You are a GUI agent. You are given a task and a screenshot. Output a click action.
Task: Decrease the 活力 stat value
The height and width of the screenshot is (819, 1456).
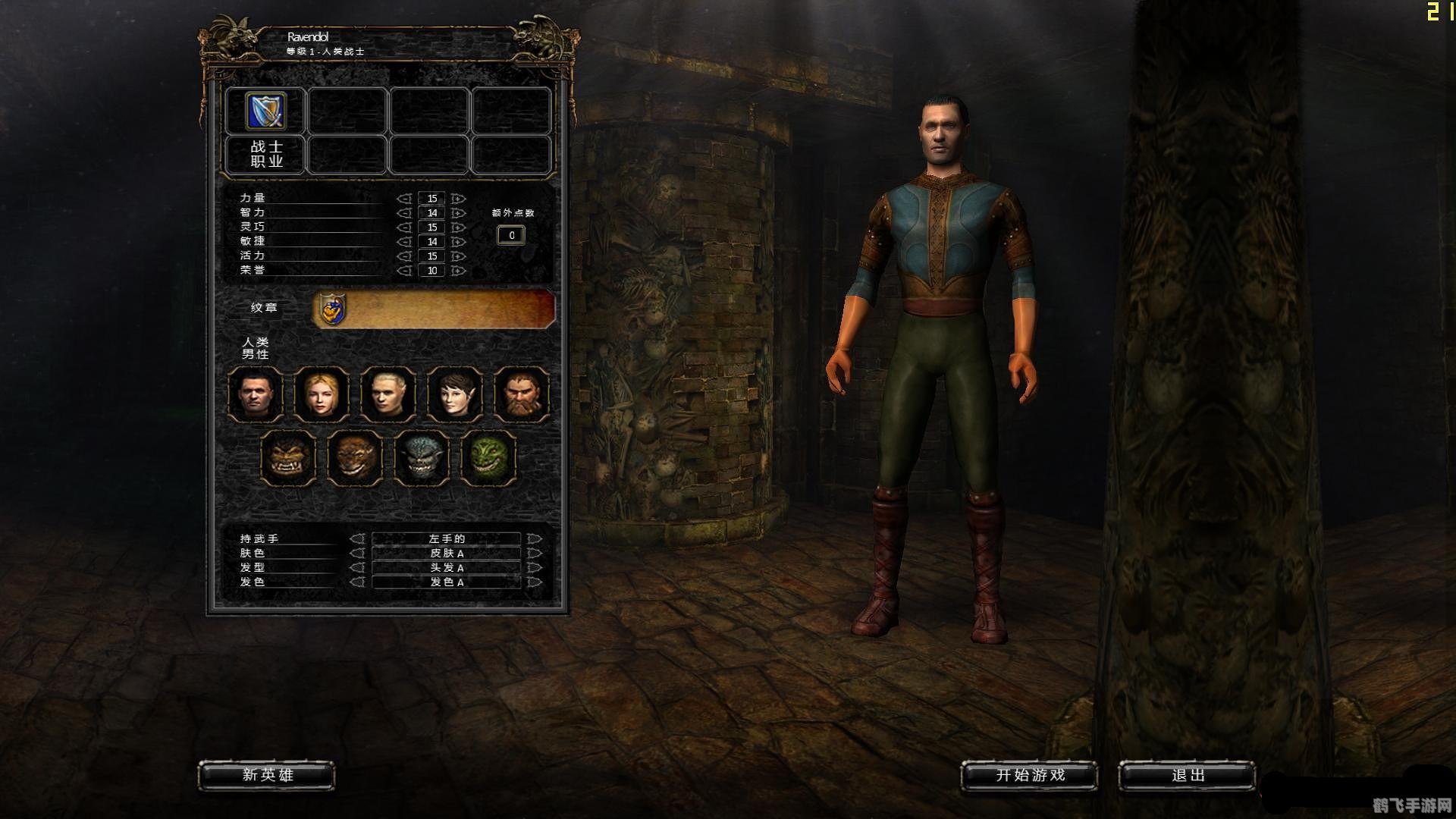(405, 256)
